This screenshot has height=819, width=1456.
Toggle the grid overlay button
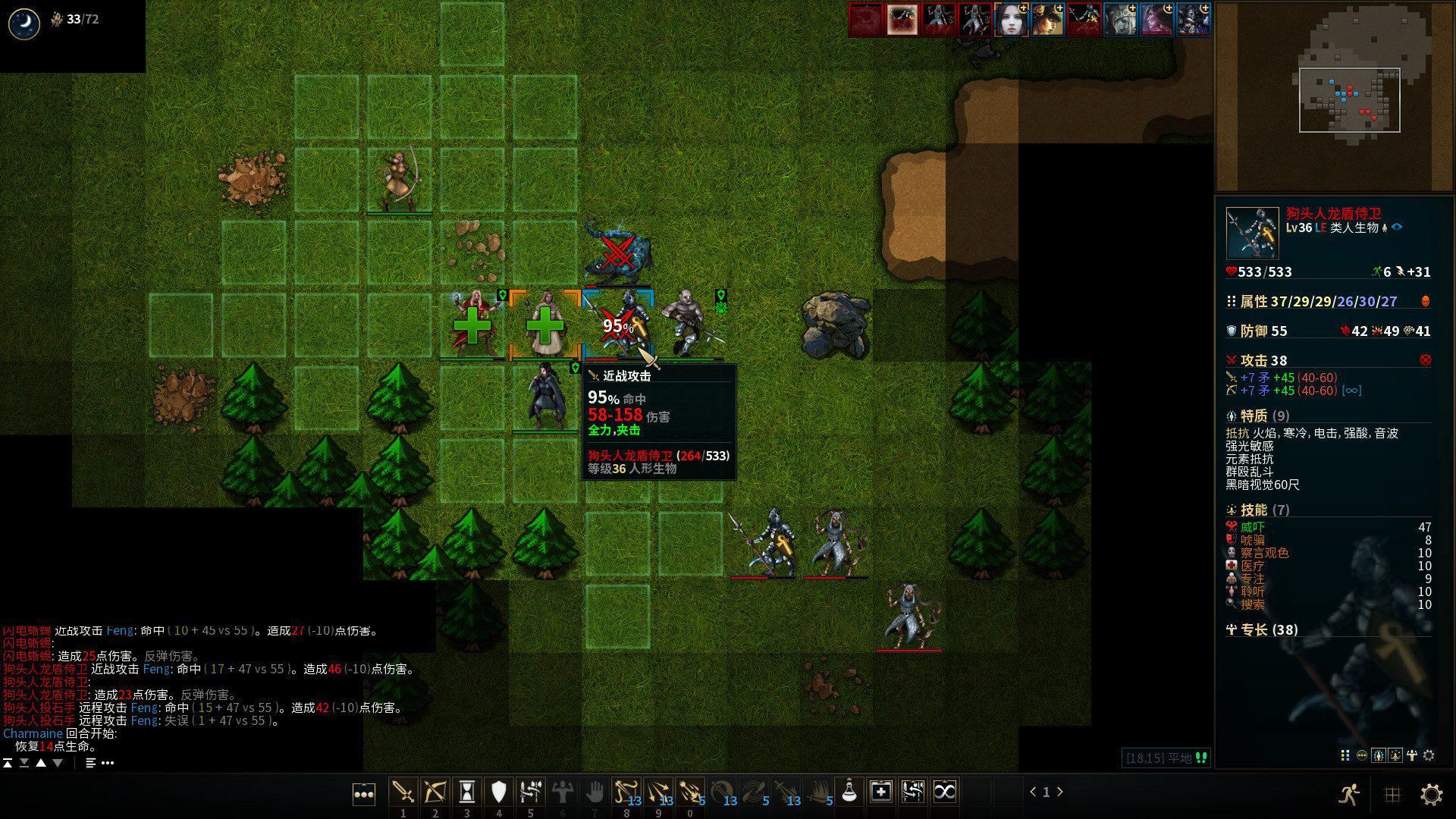(1392, 794)
